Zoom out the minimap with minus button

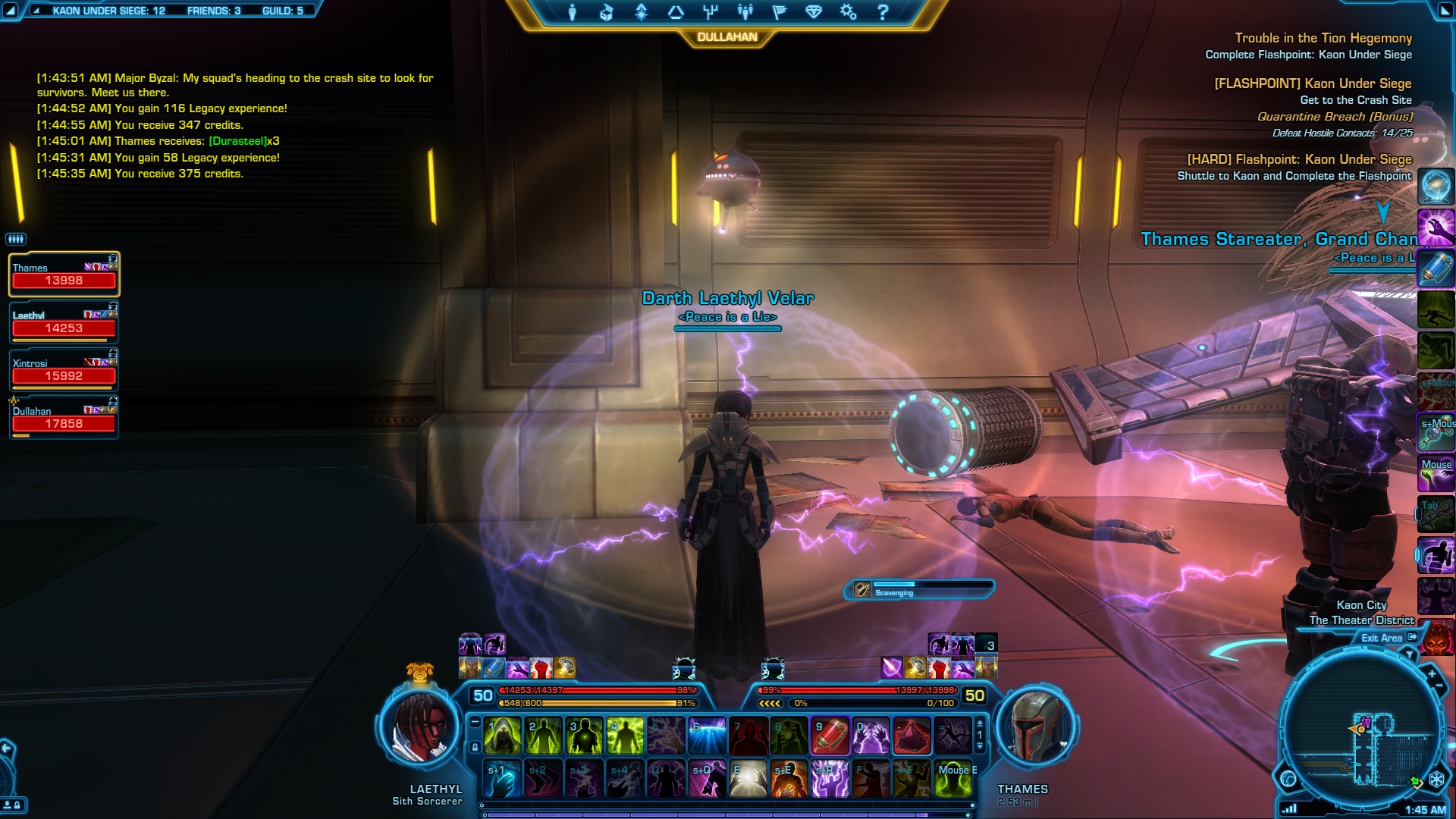tap(1439, 686)
